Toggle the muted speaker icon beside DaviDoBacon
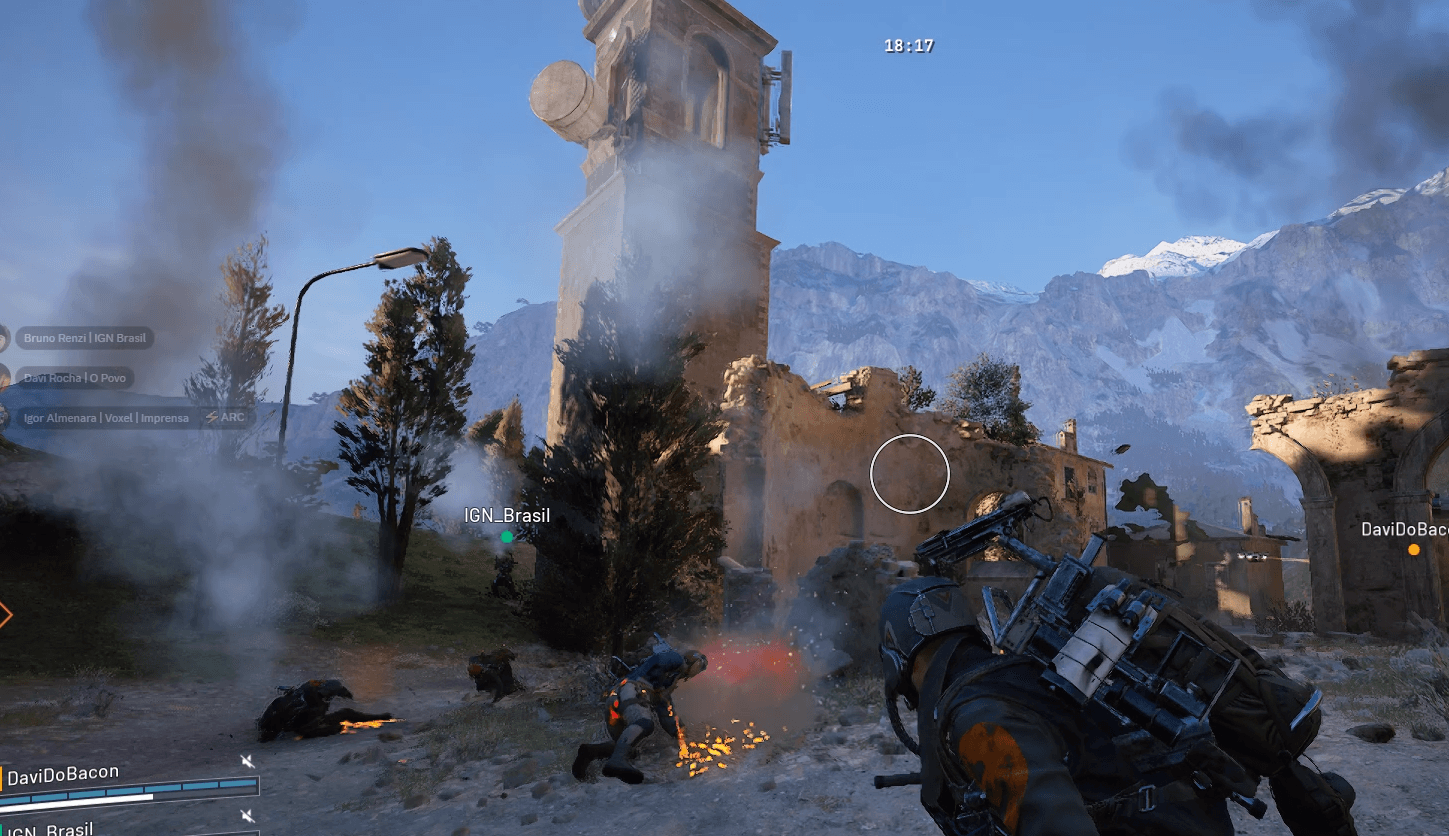This screenshot has height=836, width=1449. pos(247,762)
